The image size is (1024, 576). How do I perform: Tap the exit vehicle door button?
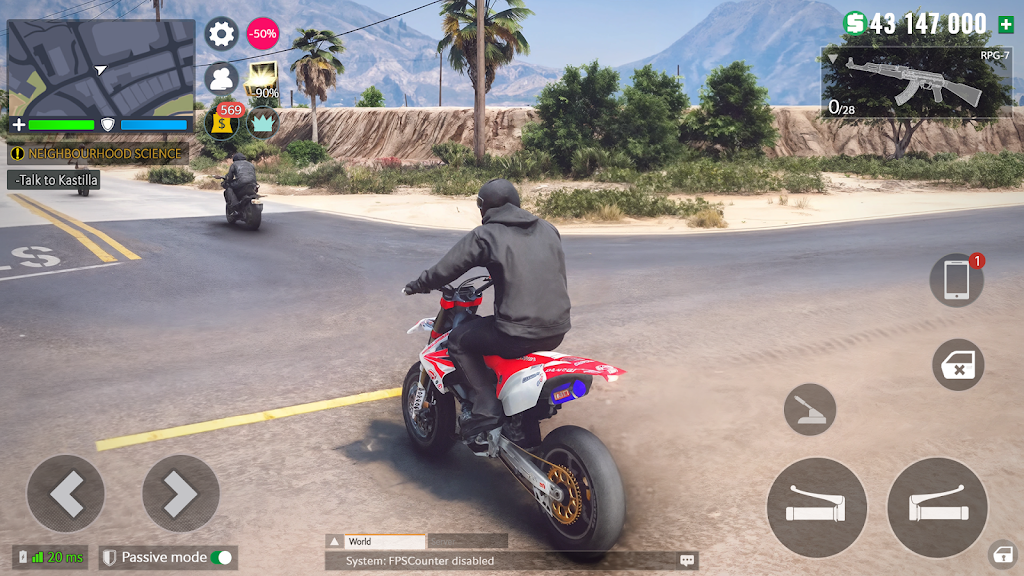coord(957,365)
